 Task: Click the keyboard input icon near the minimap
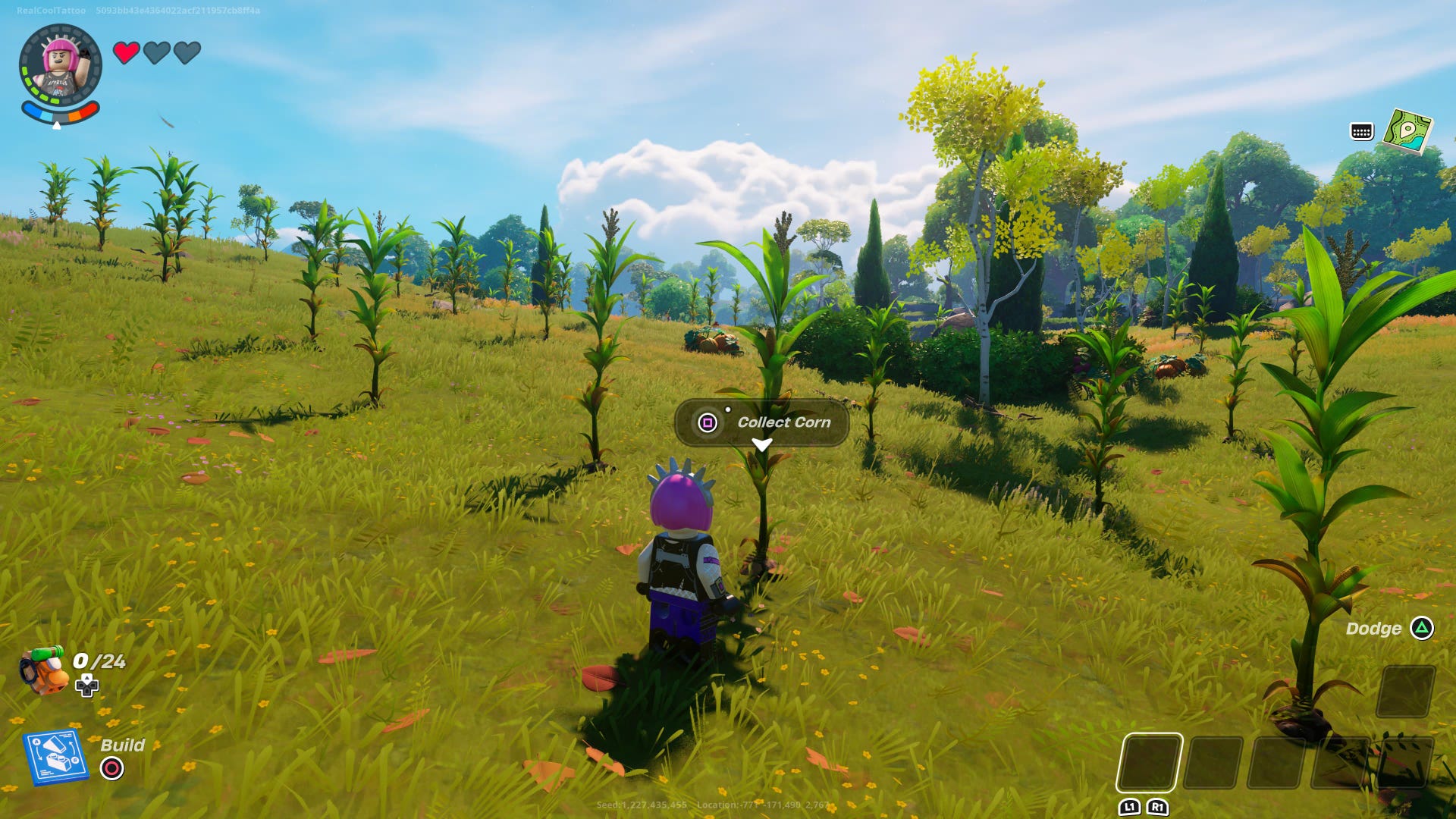click(1360, 133)
